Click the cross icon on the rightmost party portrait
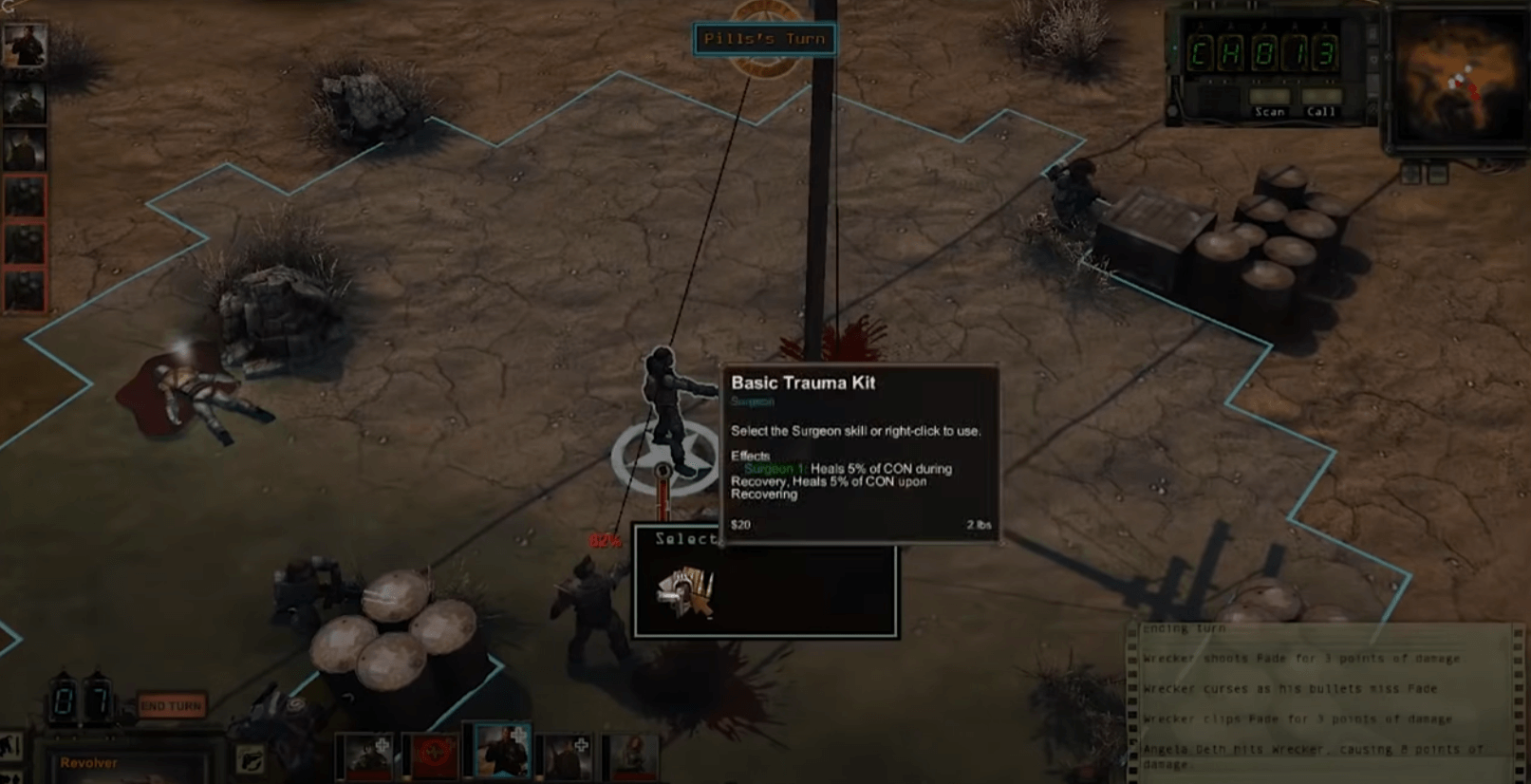 click(580, 745)
